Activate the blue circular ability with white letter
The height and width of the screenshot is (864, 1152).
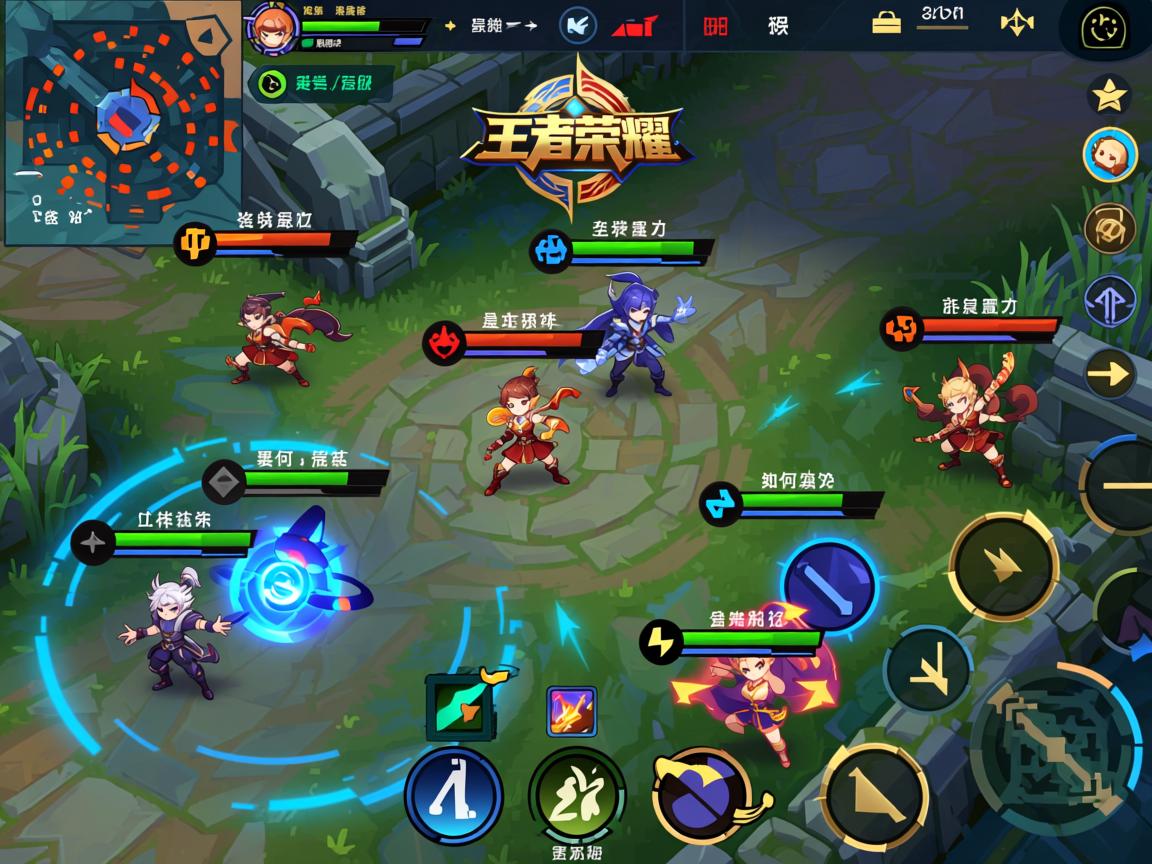(x=453, y=795)
